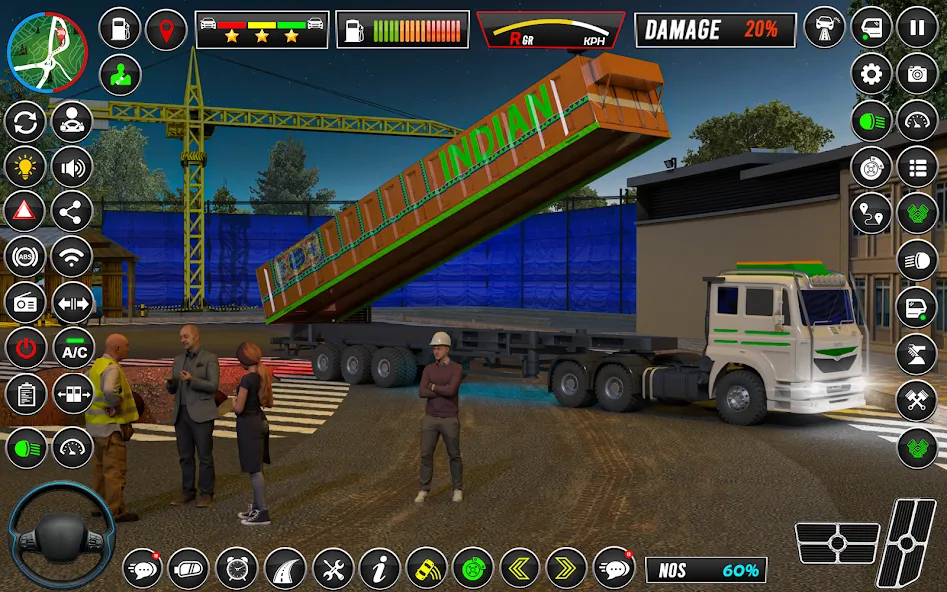Open the info button

click(380, 568)
